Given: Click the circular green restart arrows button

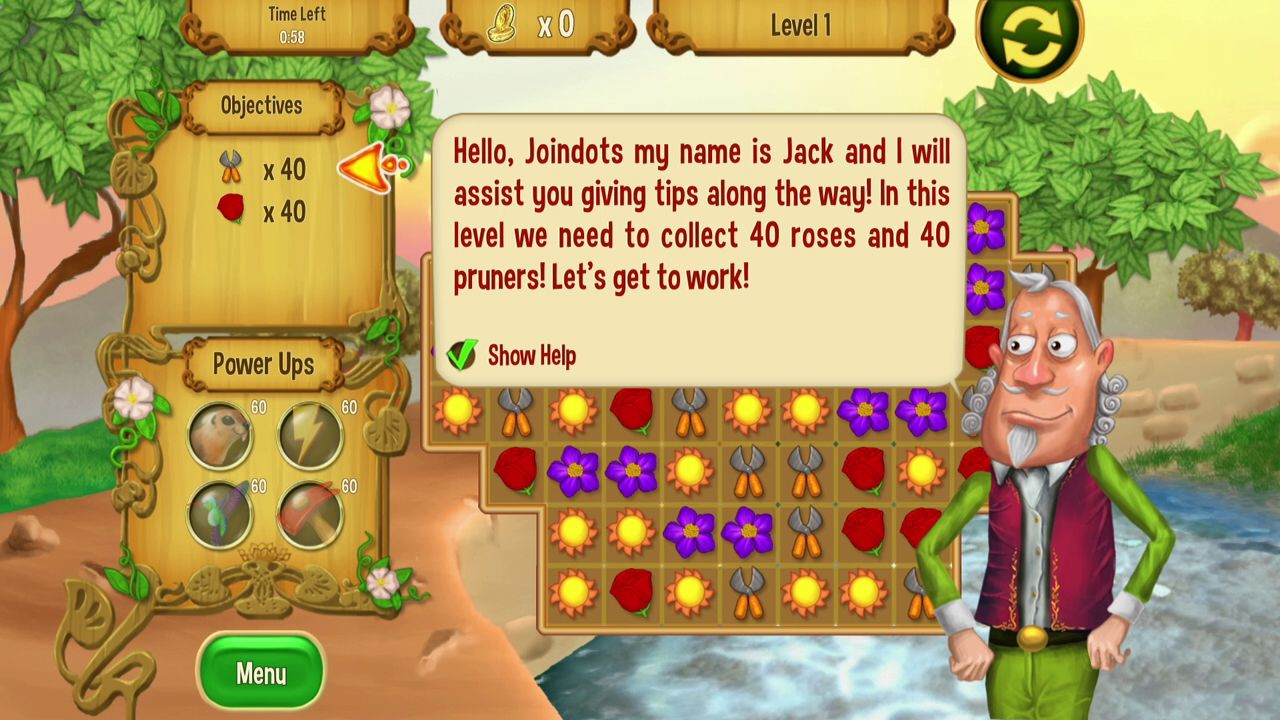Looking at the screenshot, I should click(x=1030, y=36).
